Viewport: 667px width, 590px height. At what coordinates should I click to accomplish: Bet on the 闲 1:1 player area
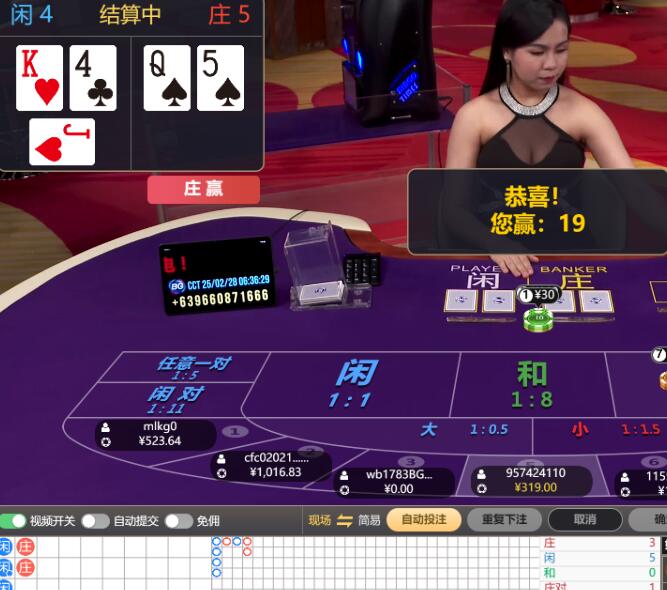point(353,384)
